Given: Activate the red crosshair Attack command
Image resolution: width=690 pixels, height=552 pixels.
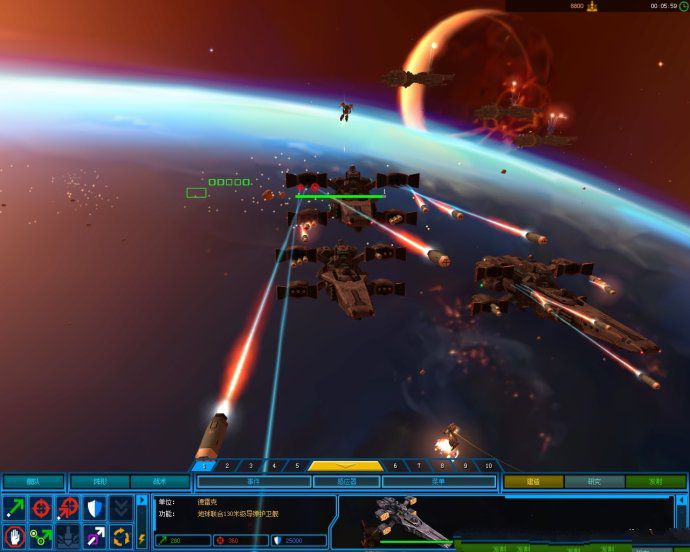Looking at the screenshot, I should tap(41, 508).
